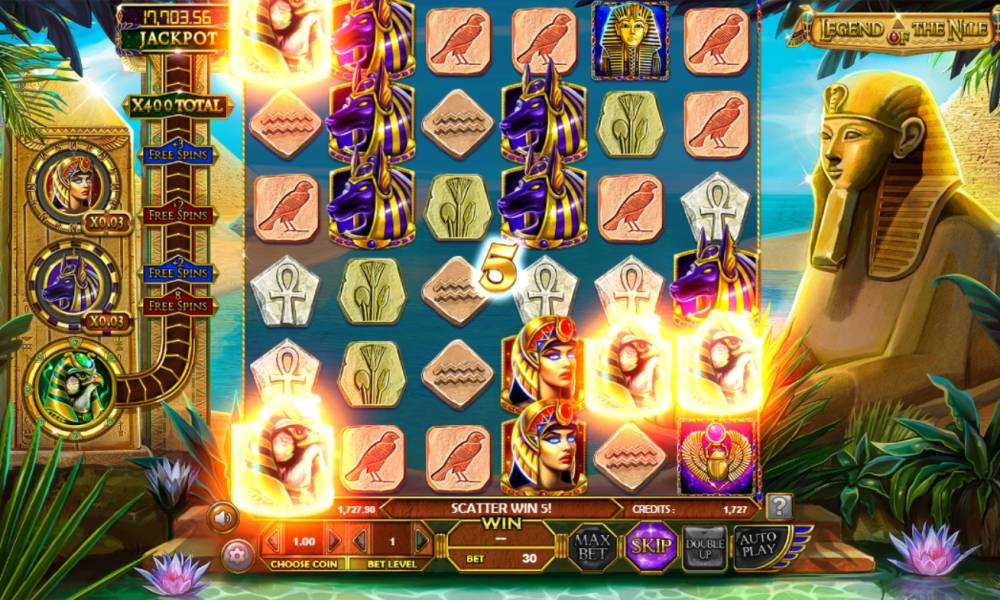Screen dimensions: 1000x600
Task: Choose the Double Up button
Action: (705, 546)
